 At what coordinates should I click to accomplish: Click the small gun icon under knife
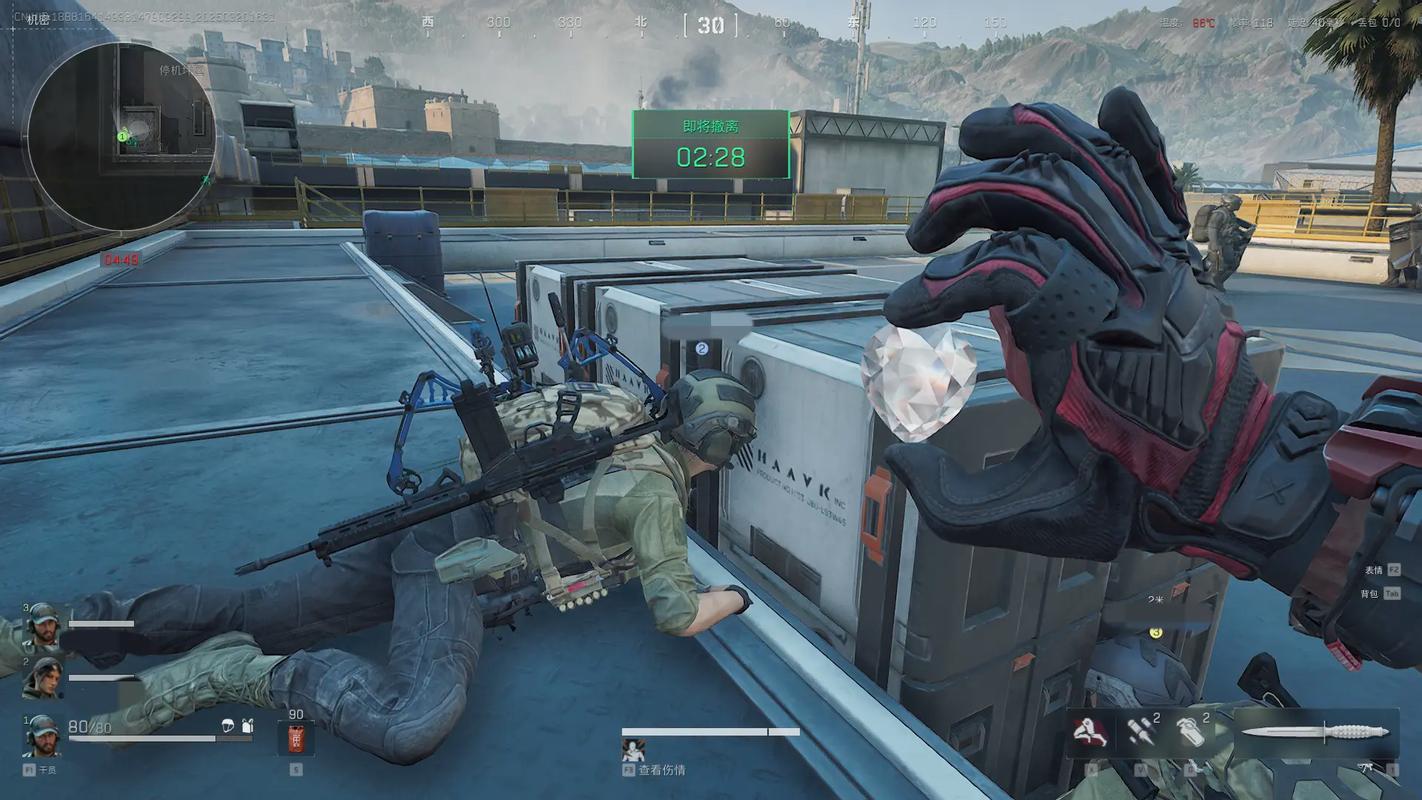pos(1365,768)
